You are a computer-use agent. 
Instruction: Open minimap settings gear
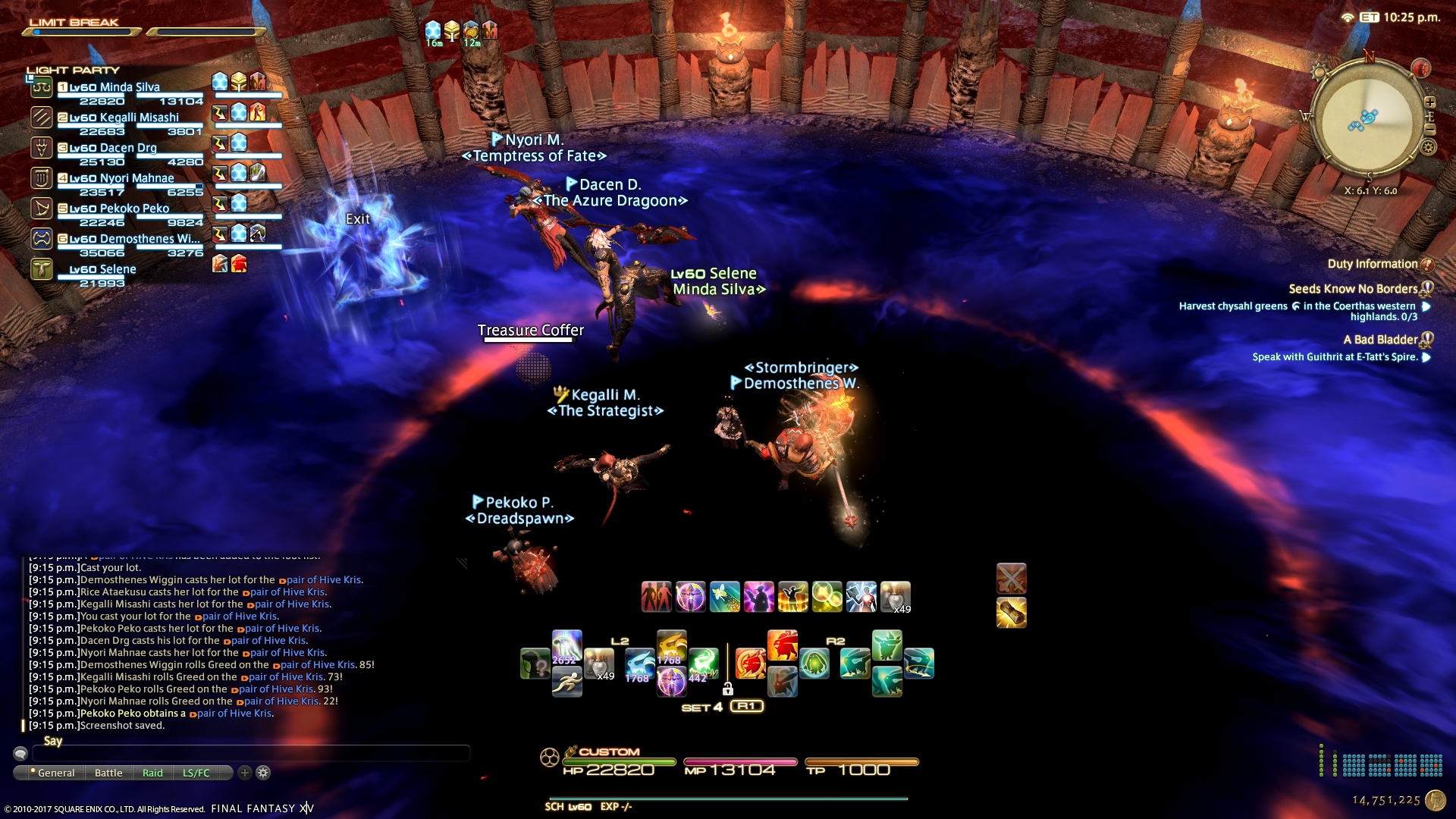point(1429,146)
